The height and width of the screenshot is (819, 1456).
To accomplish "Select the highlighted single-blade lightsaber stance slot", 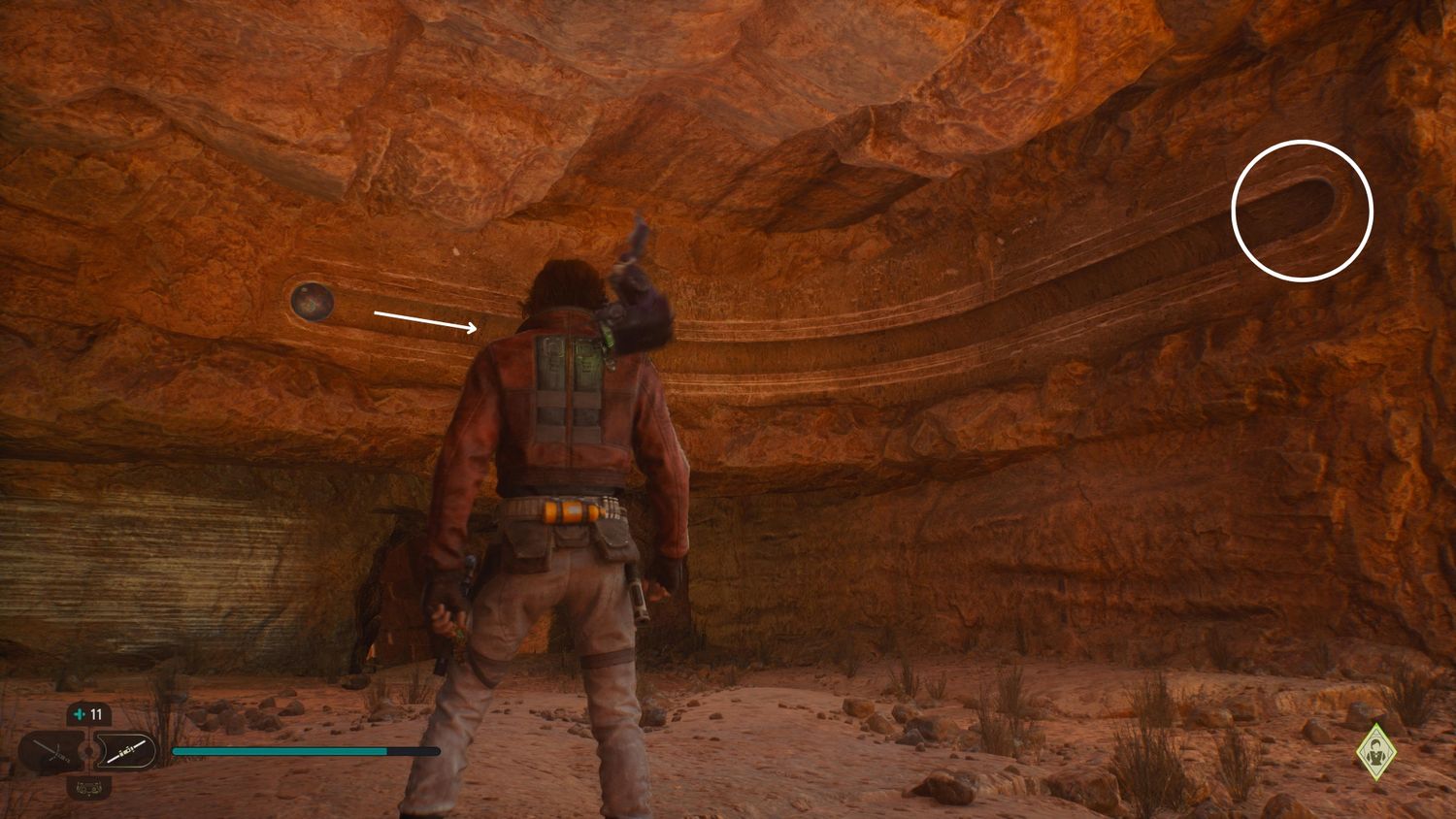I will tap(127, 751).
